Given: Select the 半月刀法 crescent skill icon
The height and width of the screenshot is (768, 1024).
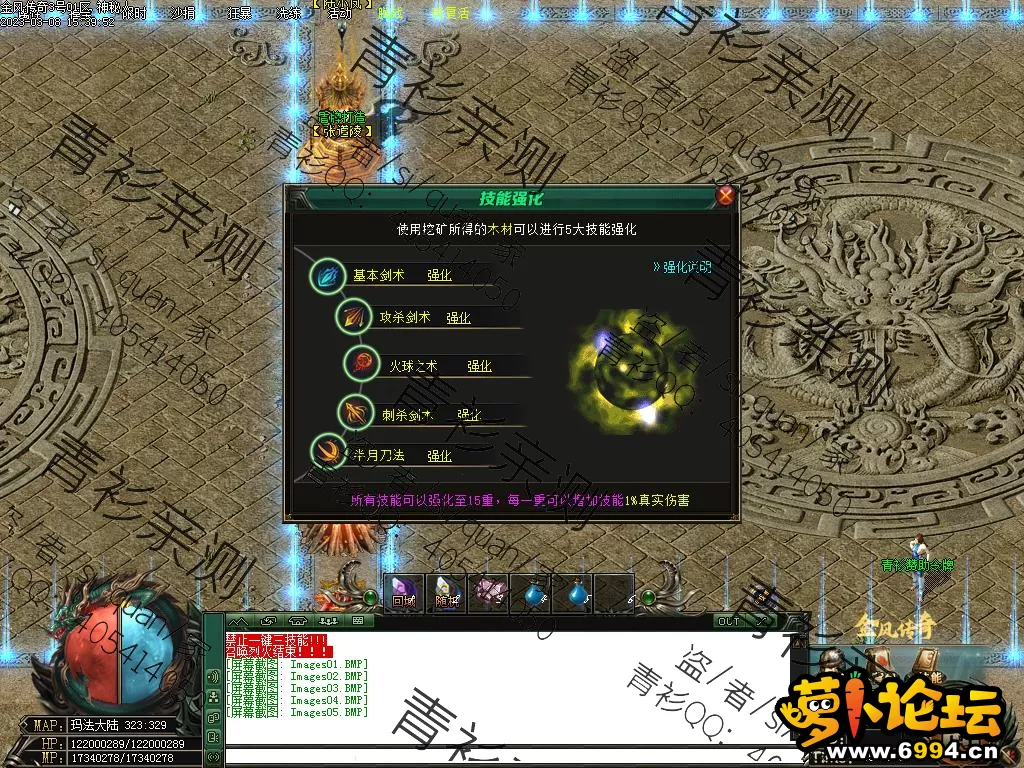Looking at the screenshot, I should [327, 452].
